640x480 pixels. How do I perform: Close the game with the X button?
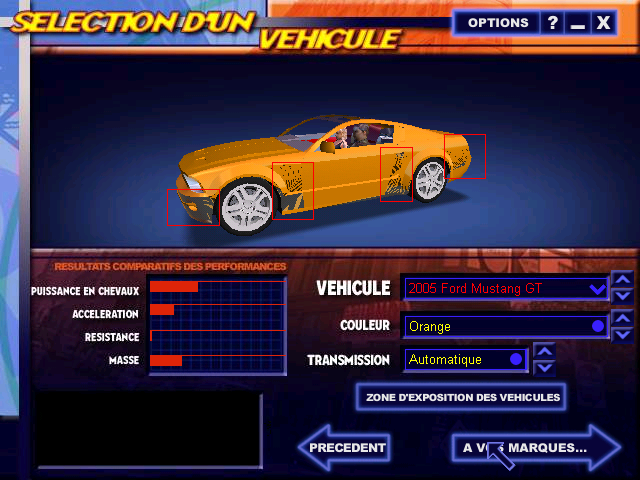point(602,22)
